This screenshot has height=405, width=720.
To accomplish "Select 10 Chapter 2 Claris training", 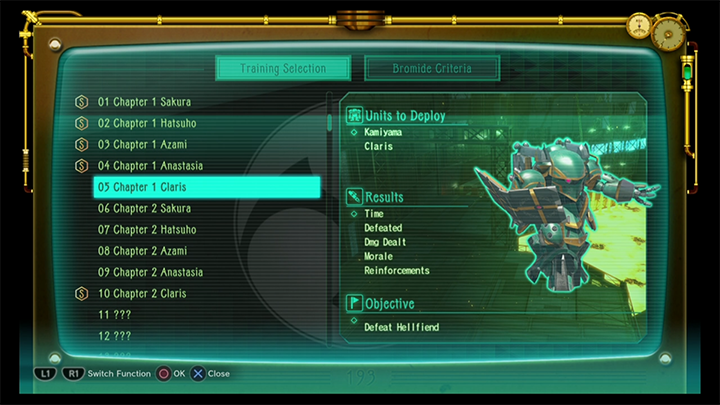I will click(x=142, y=294).
